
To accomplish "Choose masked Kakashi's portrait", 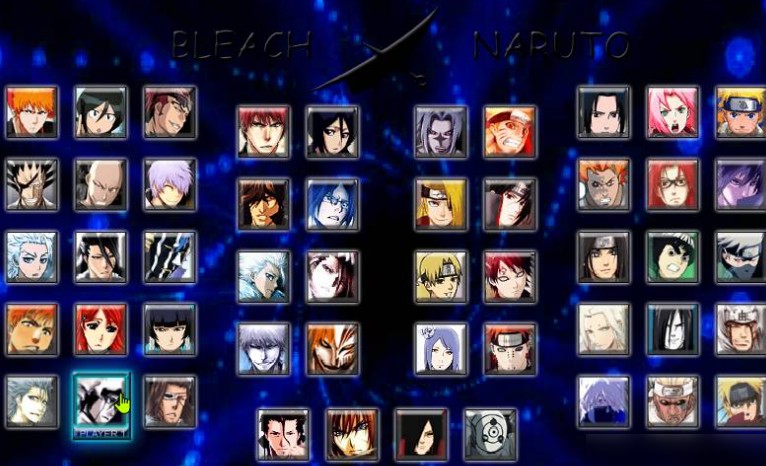I will click(x=741, y=257).
